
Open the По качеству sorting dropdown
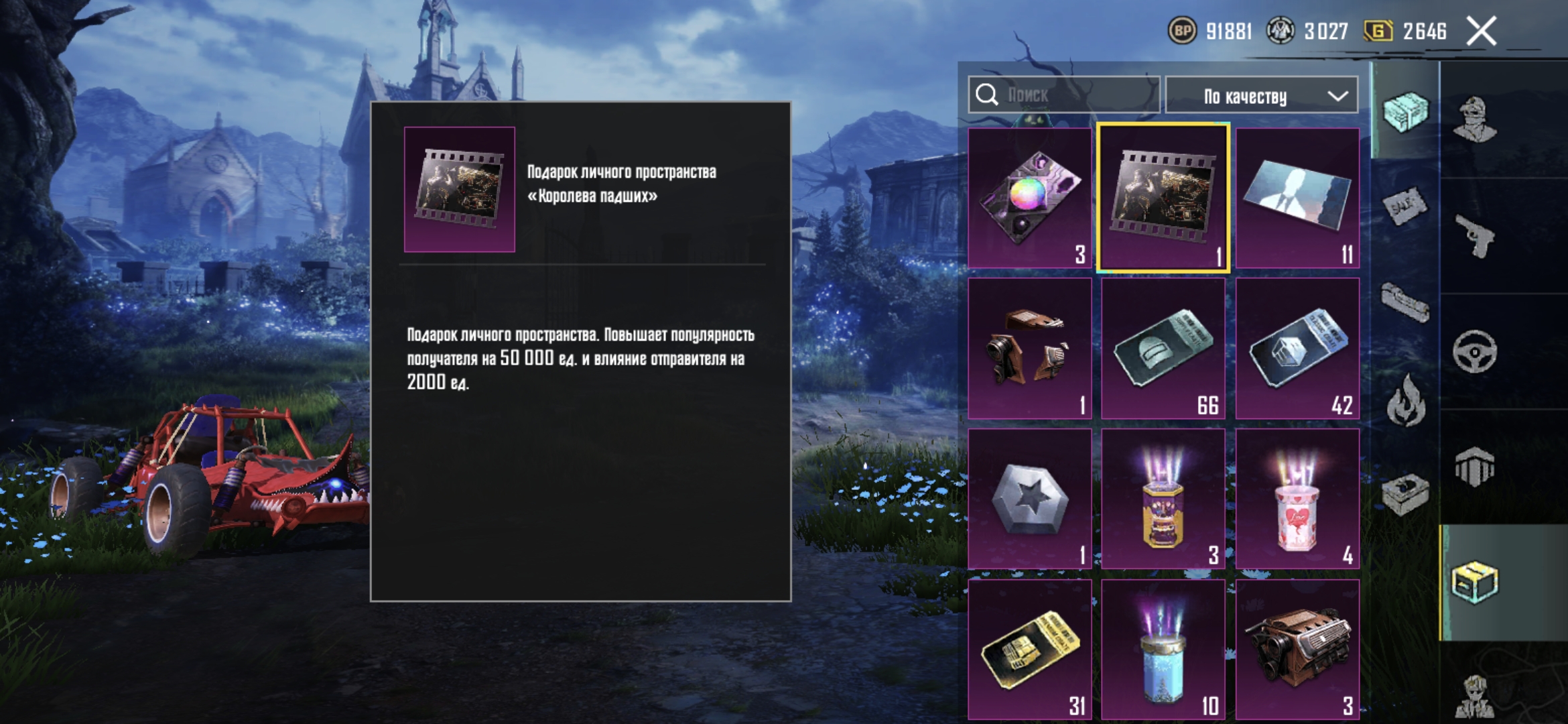click(x=1262, y=96)
